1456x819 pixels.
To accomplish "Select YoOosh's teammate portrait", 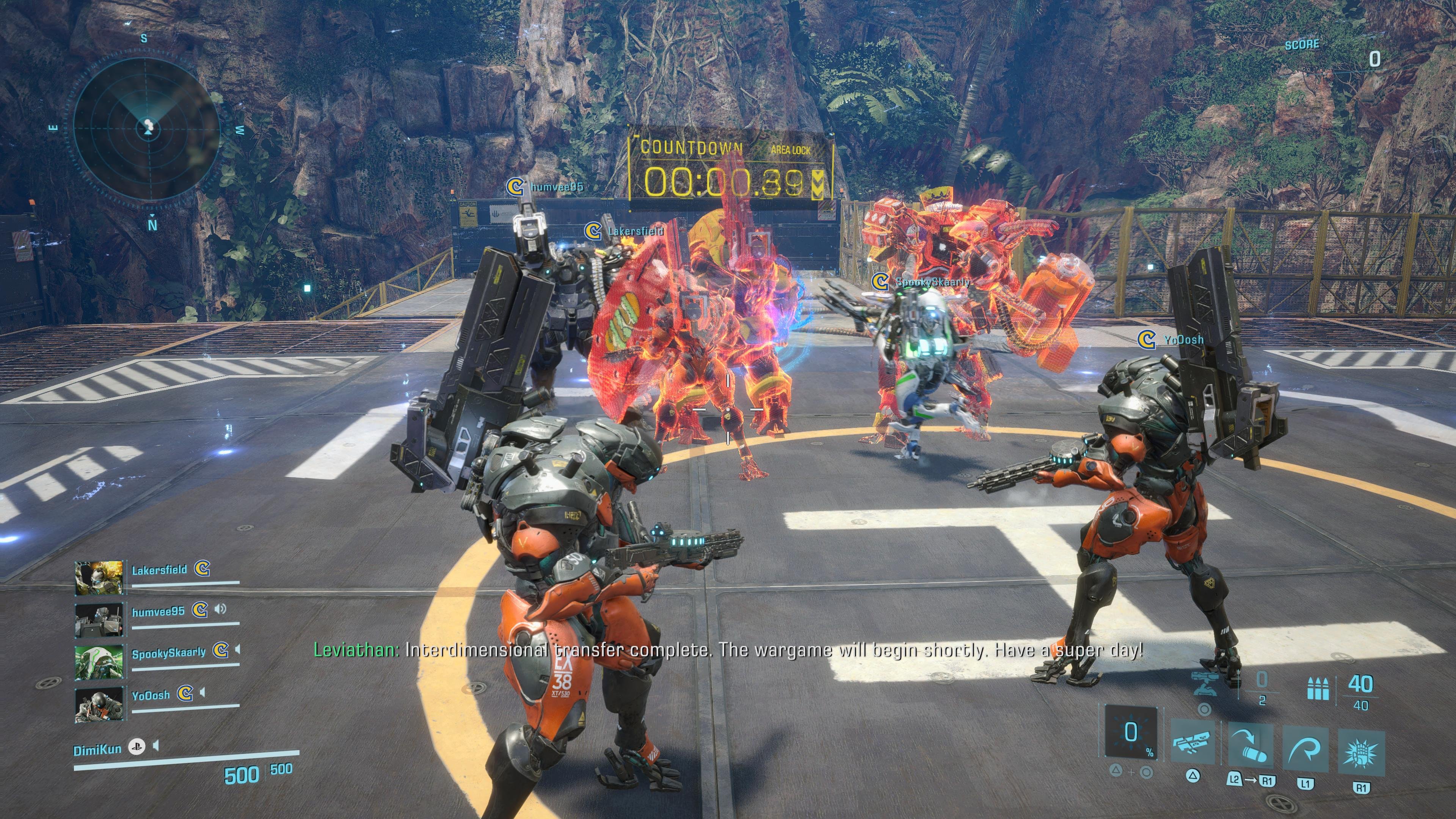I will coord(99,704).
